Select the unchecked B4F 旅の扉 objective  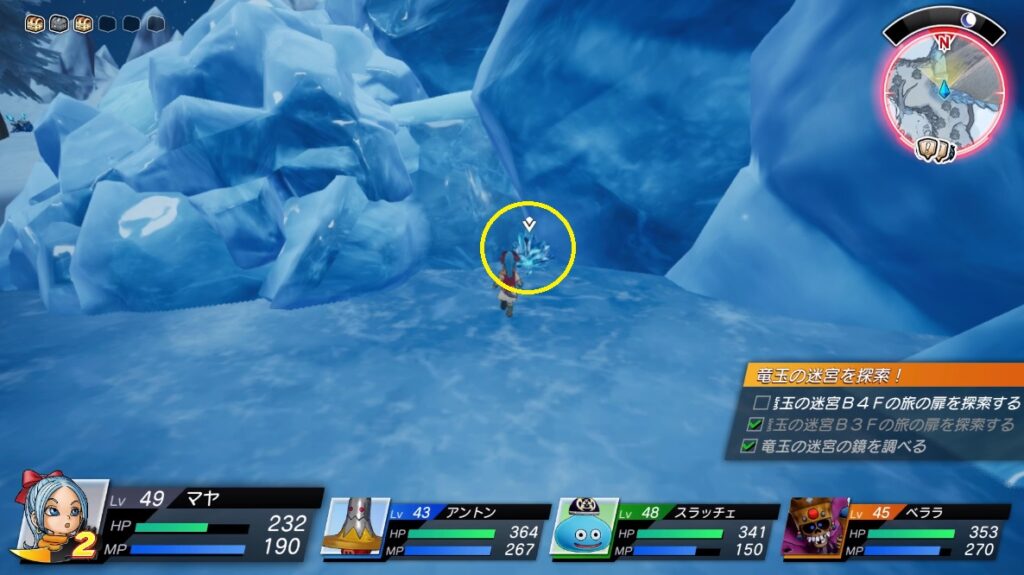point(887,403)
